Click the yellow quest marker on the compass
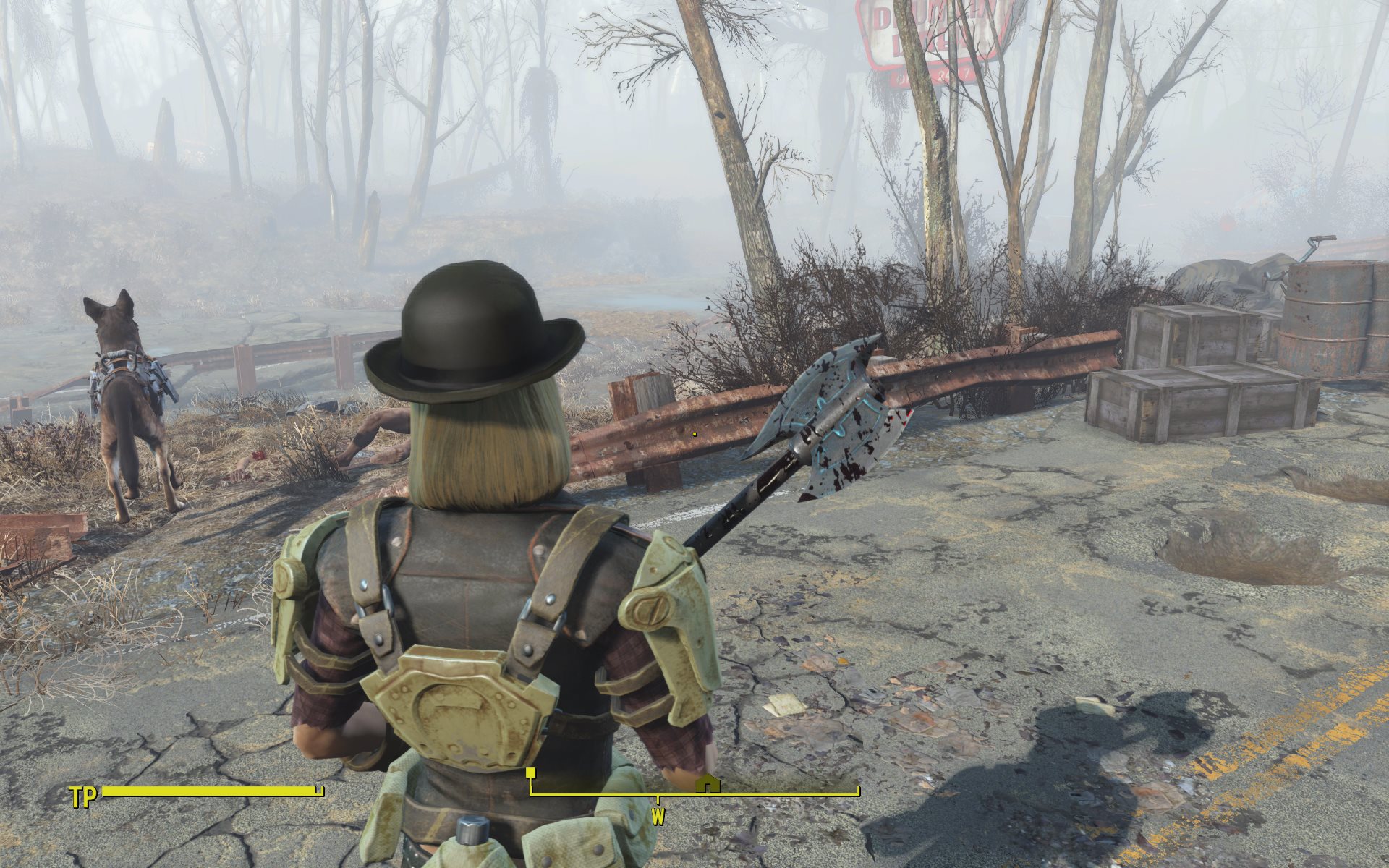The image size is (1389, 868). (x=530, y=773)
